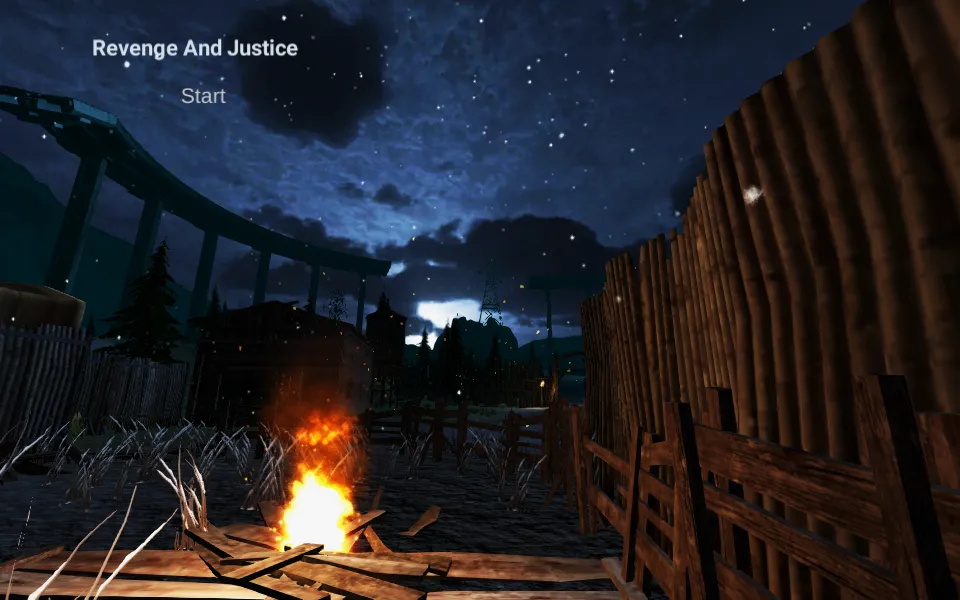The height and width of the screenshot is (600, 960).
Task: Click the Start menu option
Action: (x=203, y=96)
